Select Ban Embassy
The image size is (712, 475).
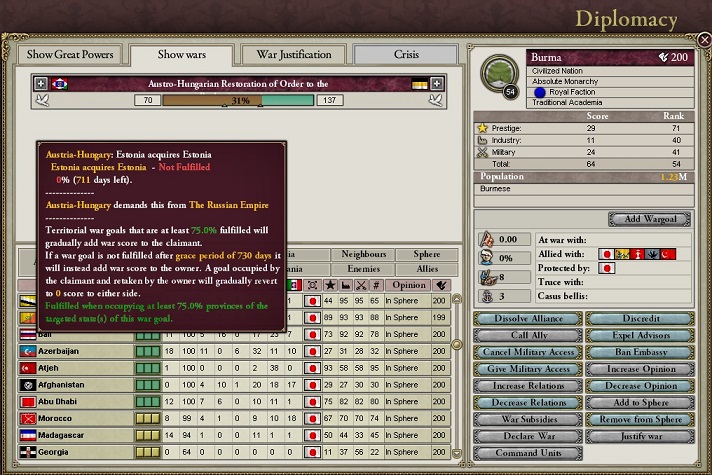[637, 352]
